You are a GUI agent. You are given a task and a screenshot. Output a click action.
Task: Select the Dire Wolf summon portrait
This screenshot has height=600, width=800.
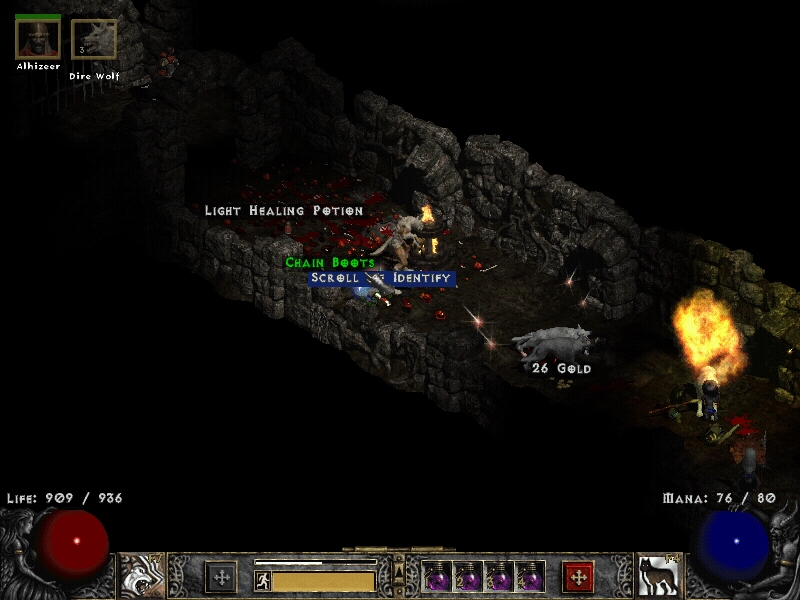pos(94,40)
